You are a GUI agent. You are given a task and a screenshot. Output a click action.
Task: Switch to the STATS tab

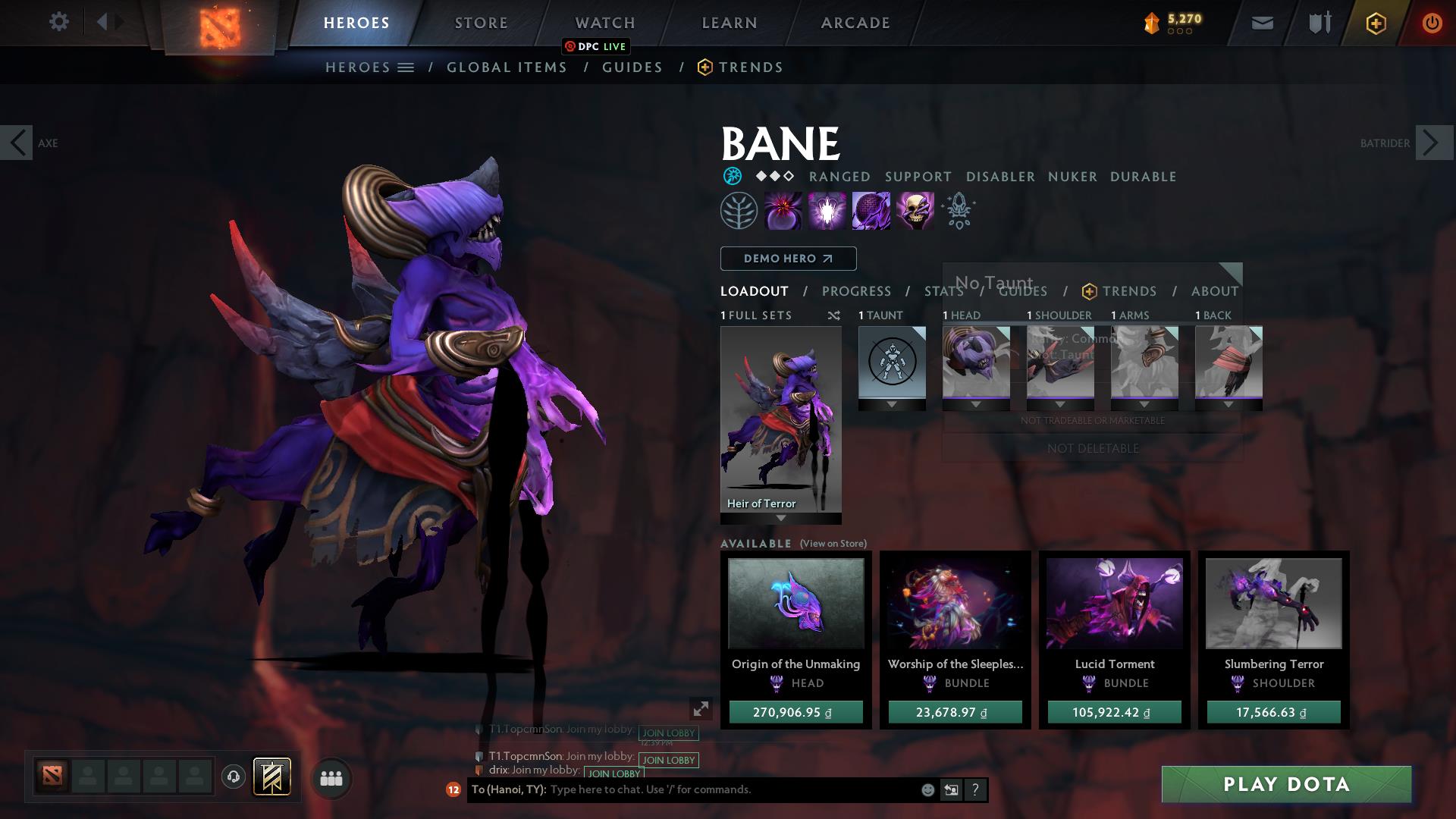pyautogui.click(x=943, y=291)
